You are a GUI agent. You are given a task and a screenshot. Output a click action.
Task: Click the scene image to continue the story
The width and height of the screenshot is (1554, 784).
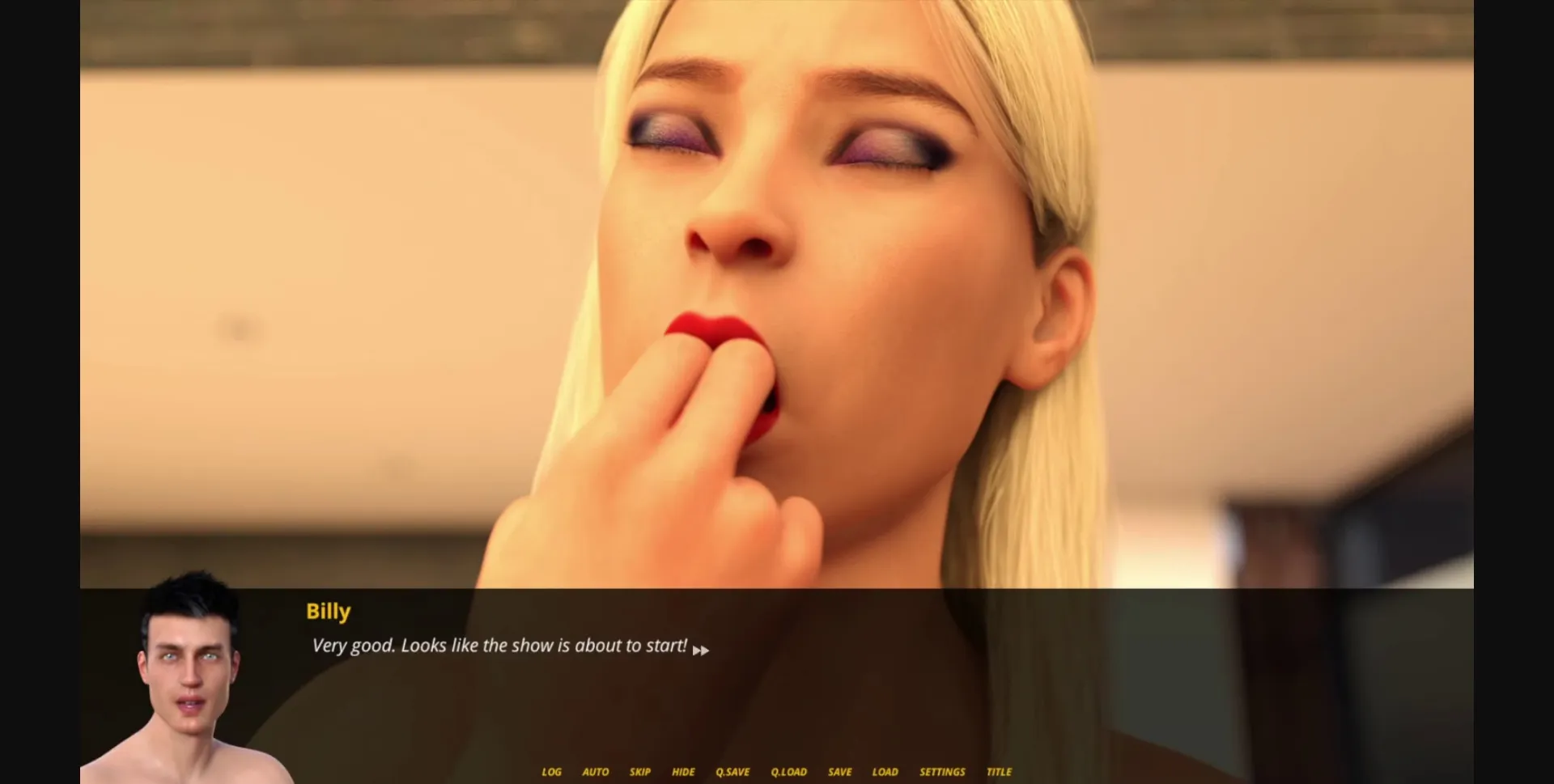[x=777, y=291]
